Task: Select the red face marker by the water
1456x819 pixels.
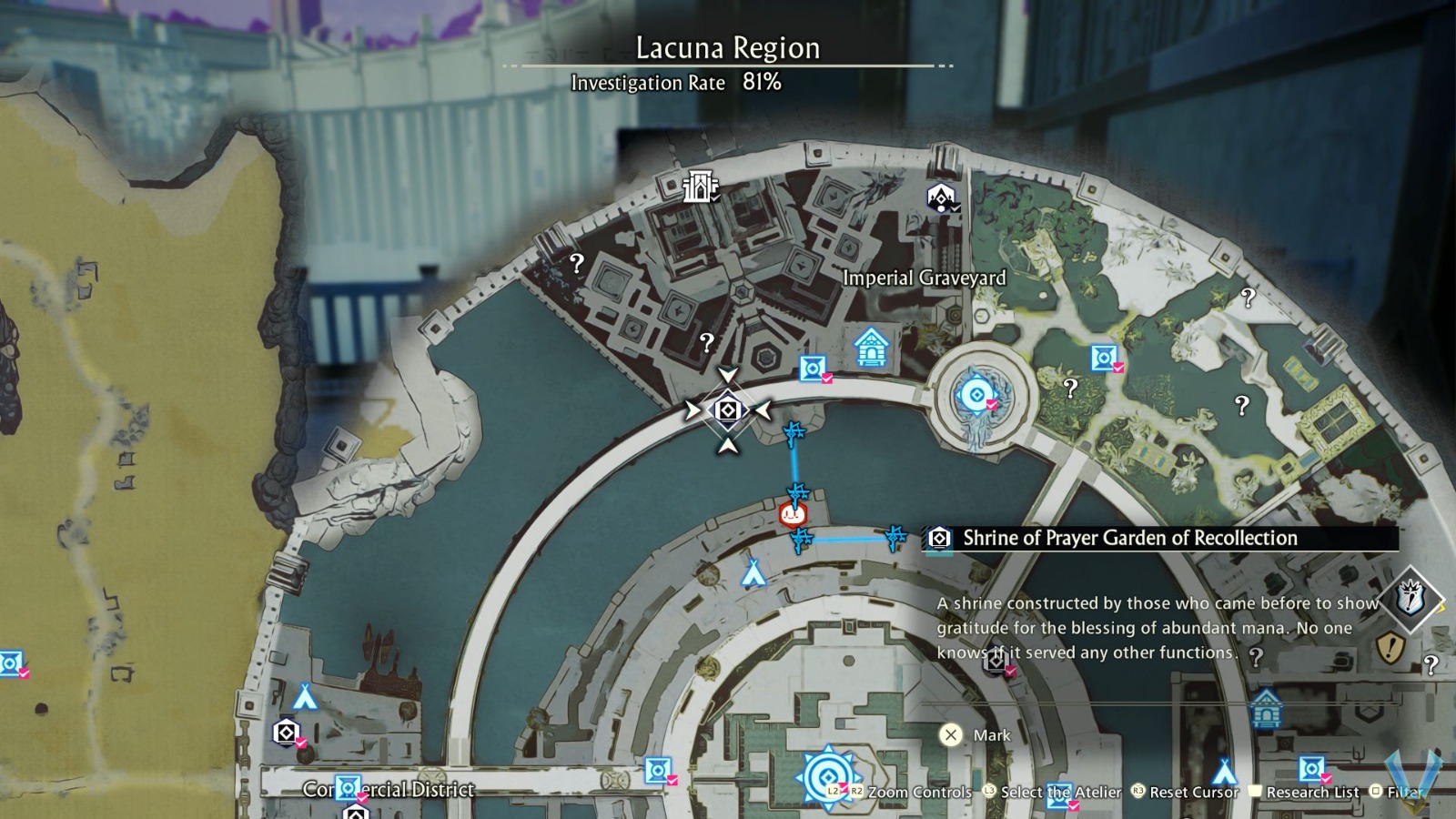Action: click(x=793, y=515)
